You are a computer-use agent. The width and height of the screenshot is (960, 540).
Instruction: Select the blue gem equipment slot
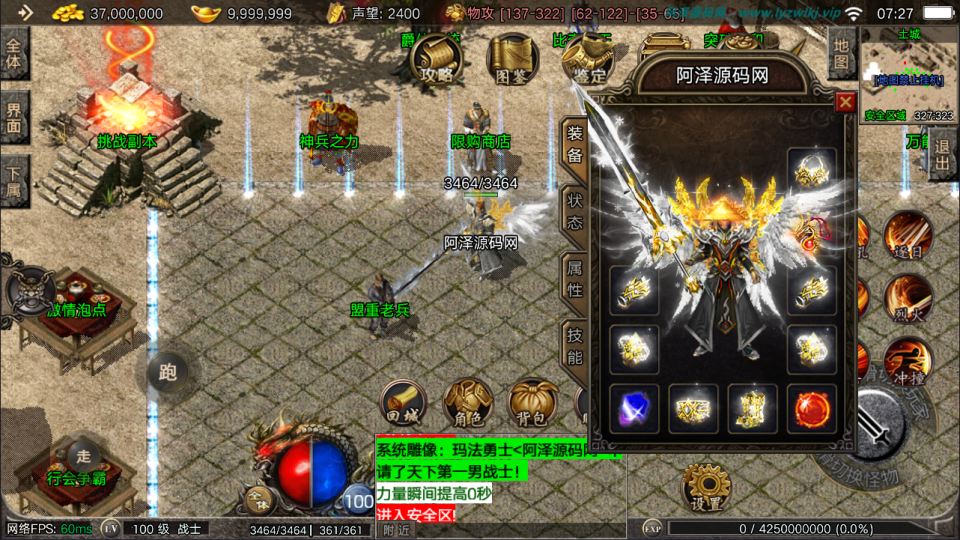pos(635,408)
